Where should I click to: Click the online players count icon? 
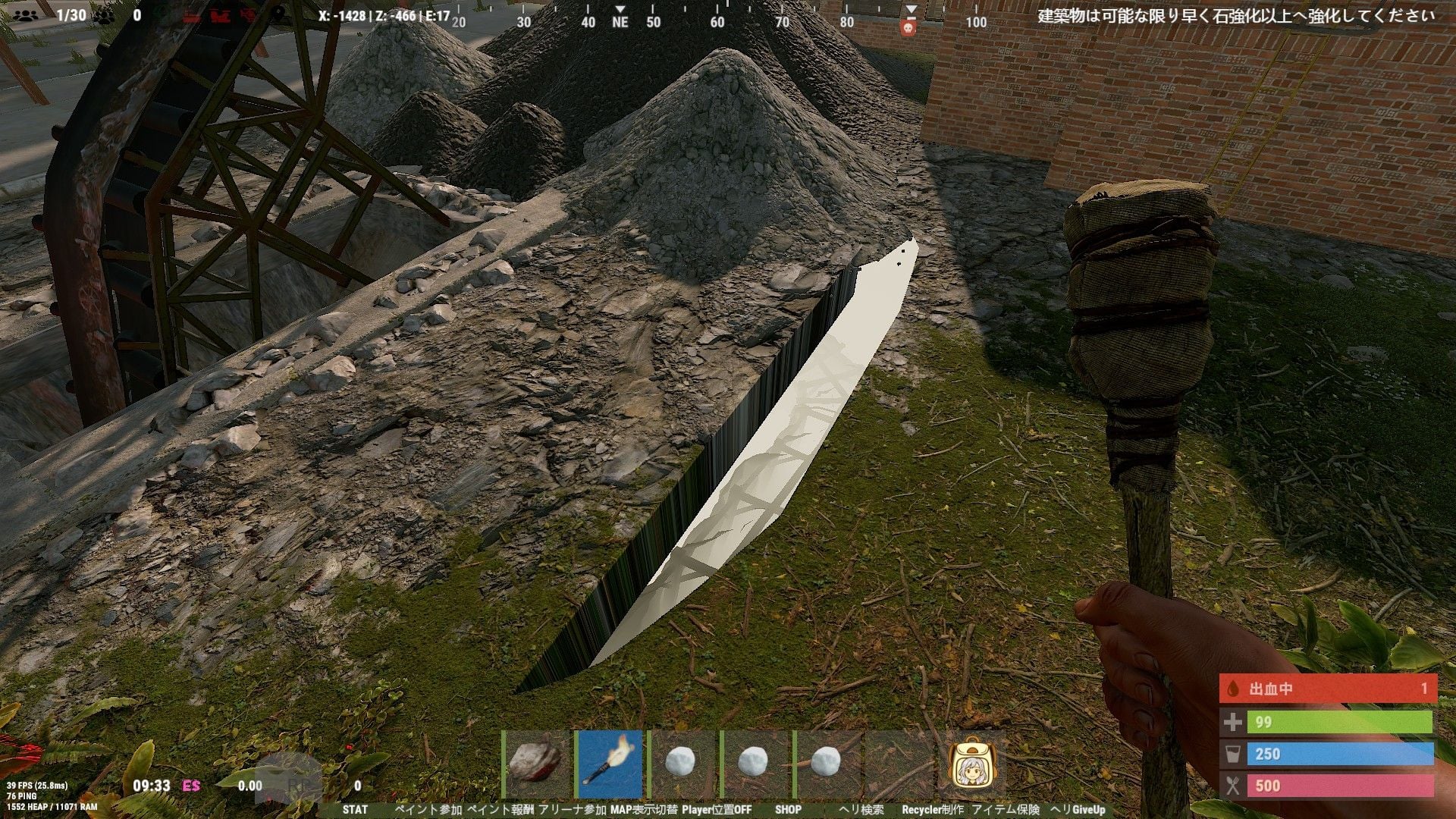(x=26, y=15)
